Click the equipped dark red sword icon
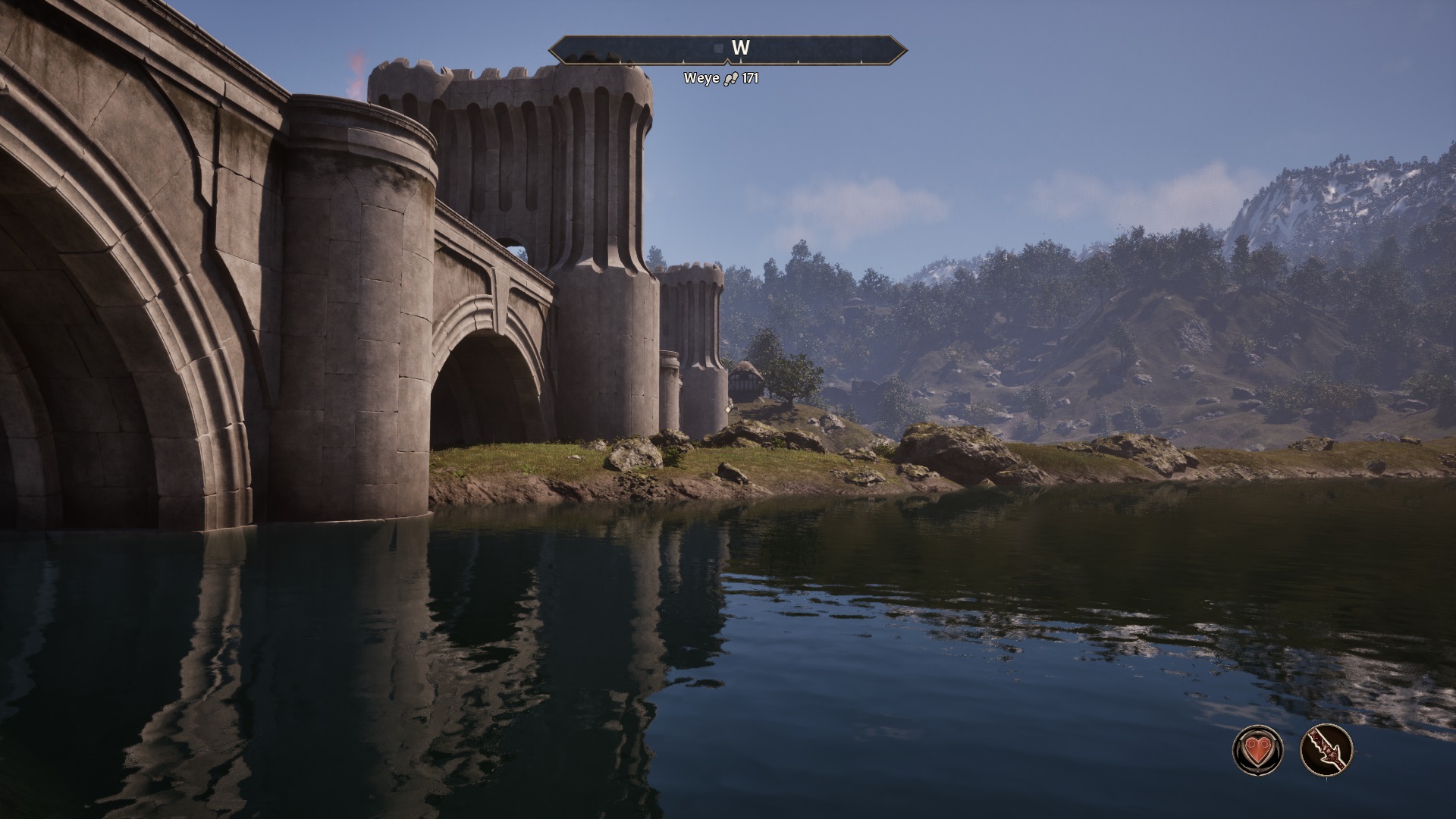Viewport: 1456px width, 819px height. click(1326, 751)
